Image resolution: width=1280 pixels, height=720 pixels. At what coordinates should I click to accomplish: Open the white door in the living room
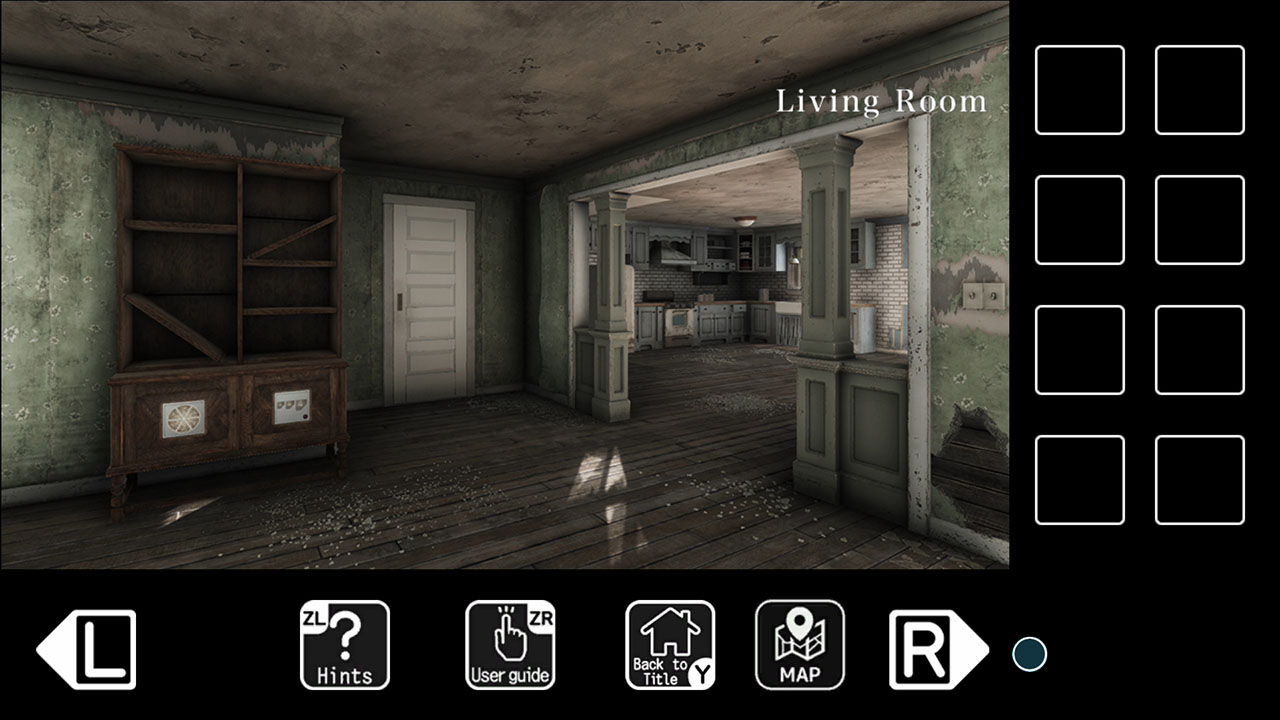(426, 300)
